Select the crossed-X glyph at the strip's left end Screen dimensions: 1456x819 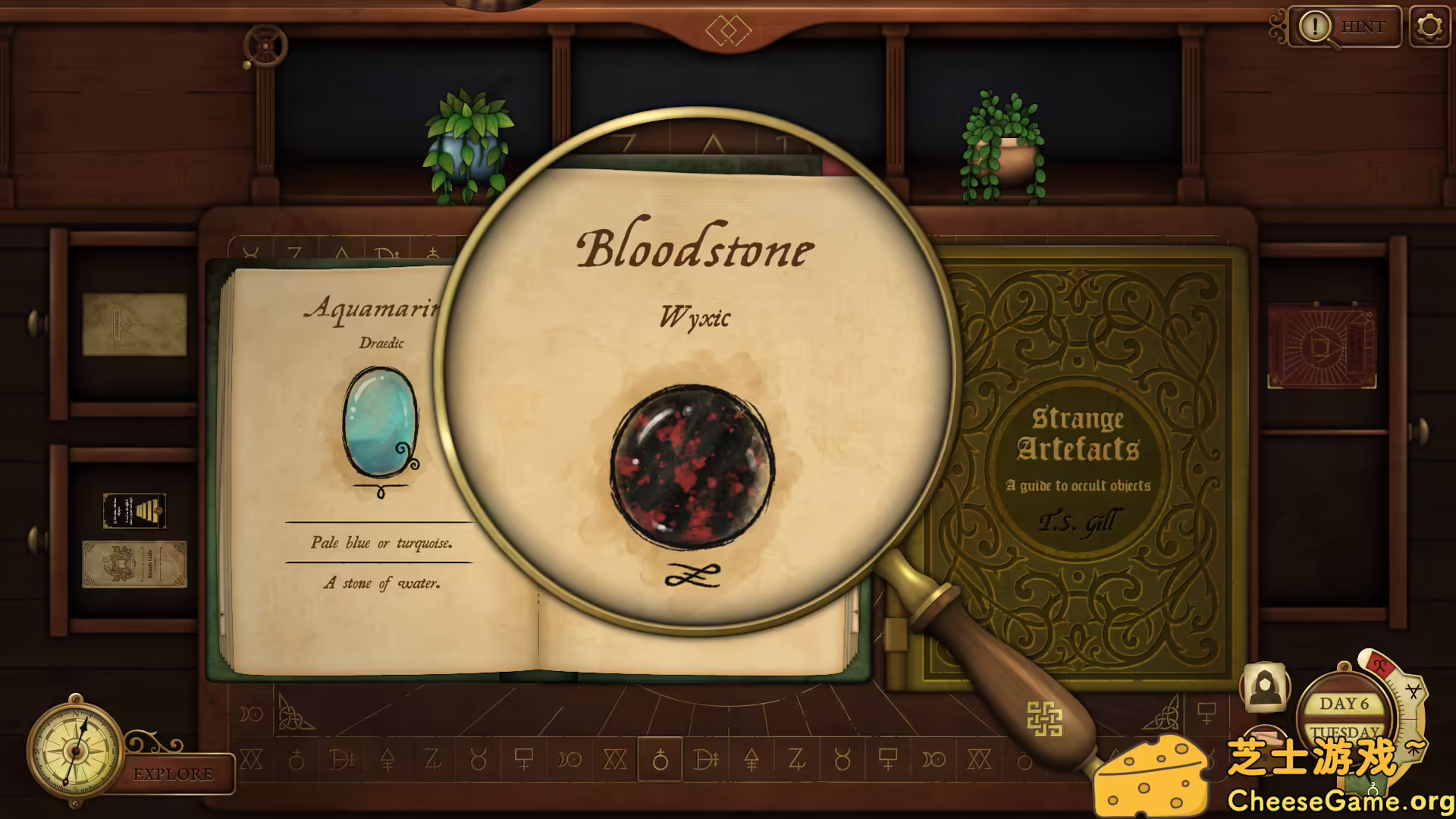[x=250, y=760]
